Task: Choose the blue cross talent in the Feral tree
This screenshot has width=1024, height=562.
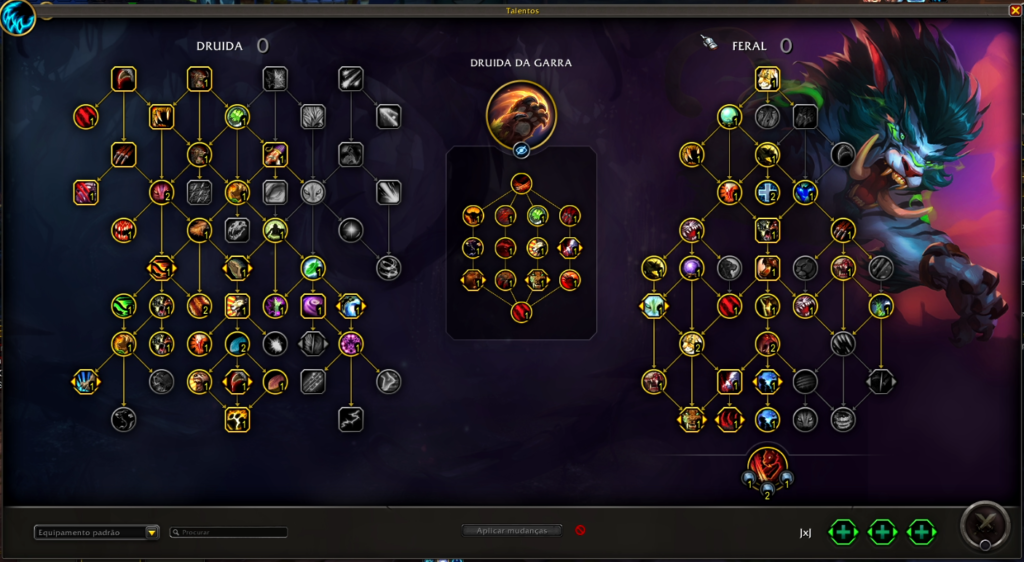Action: (767, 192)
